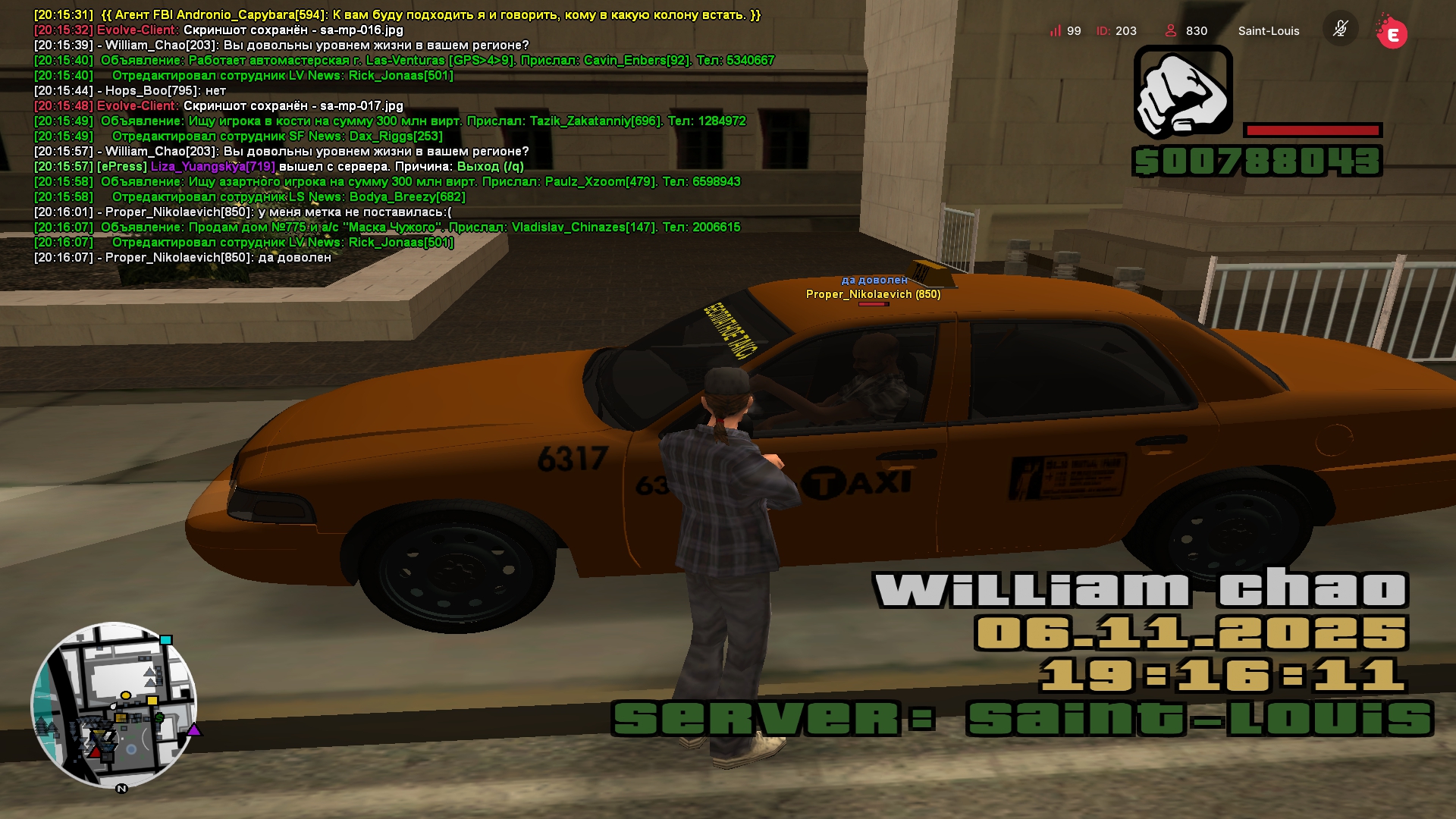The width and height of the screenshot is (1456, 819).
Task: Click the circular minimap radar
Action: [x=114, y=705]
